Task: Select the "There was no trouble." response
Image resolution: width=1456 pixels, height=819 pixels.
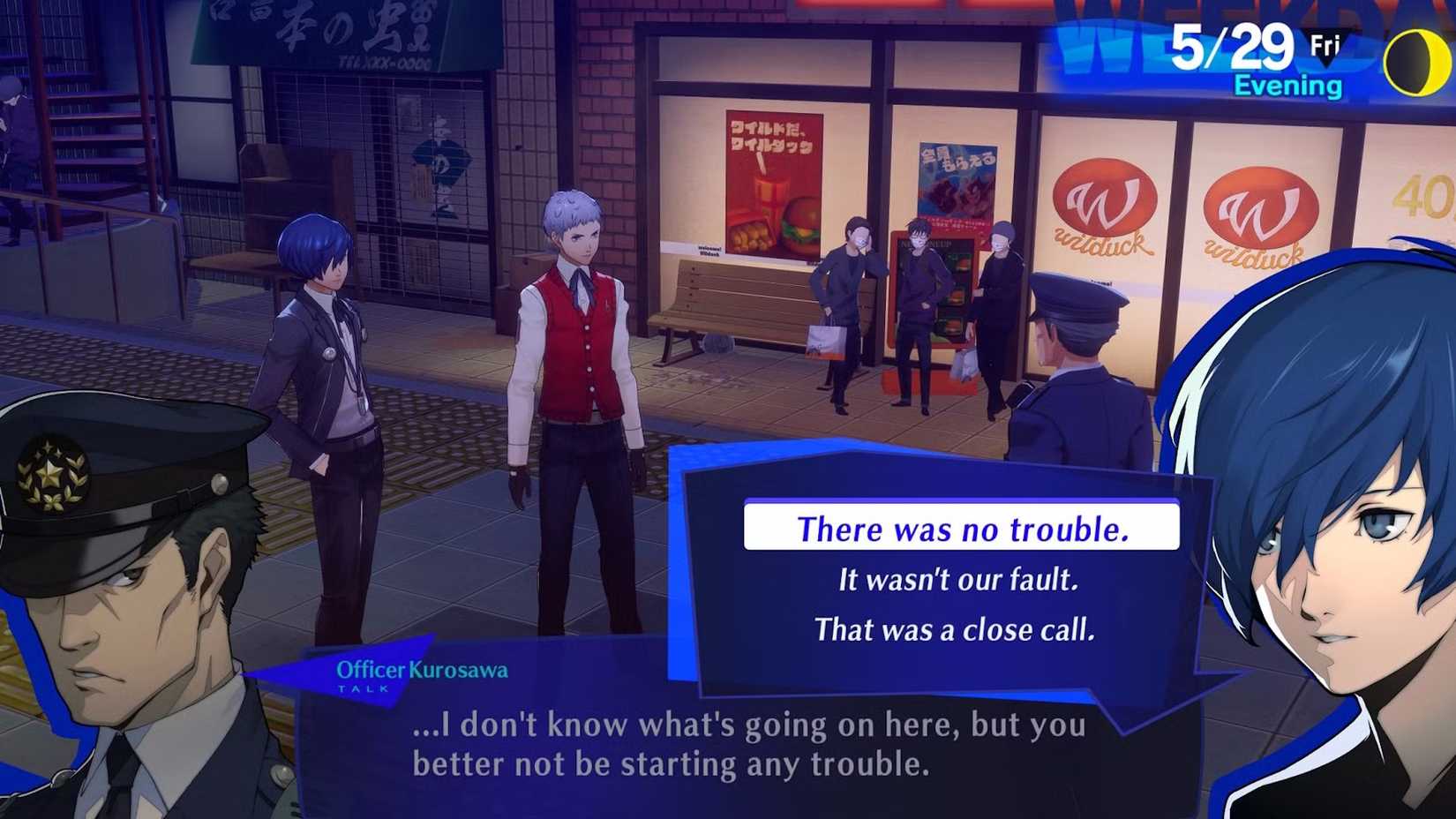Action: click(962, 530)
